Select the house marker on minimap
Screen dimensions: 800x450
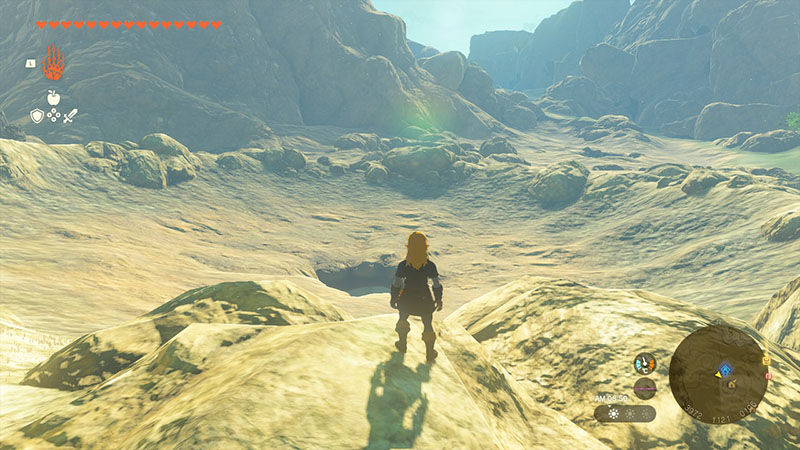click(731, 382)
